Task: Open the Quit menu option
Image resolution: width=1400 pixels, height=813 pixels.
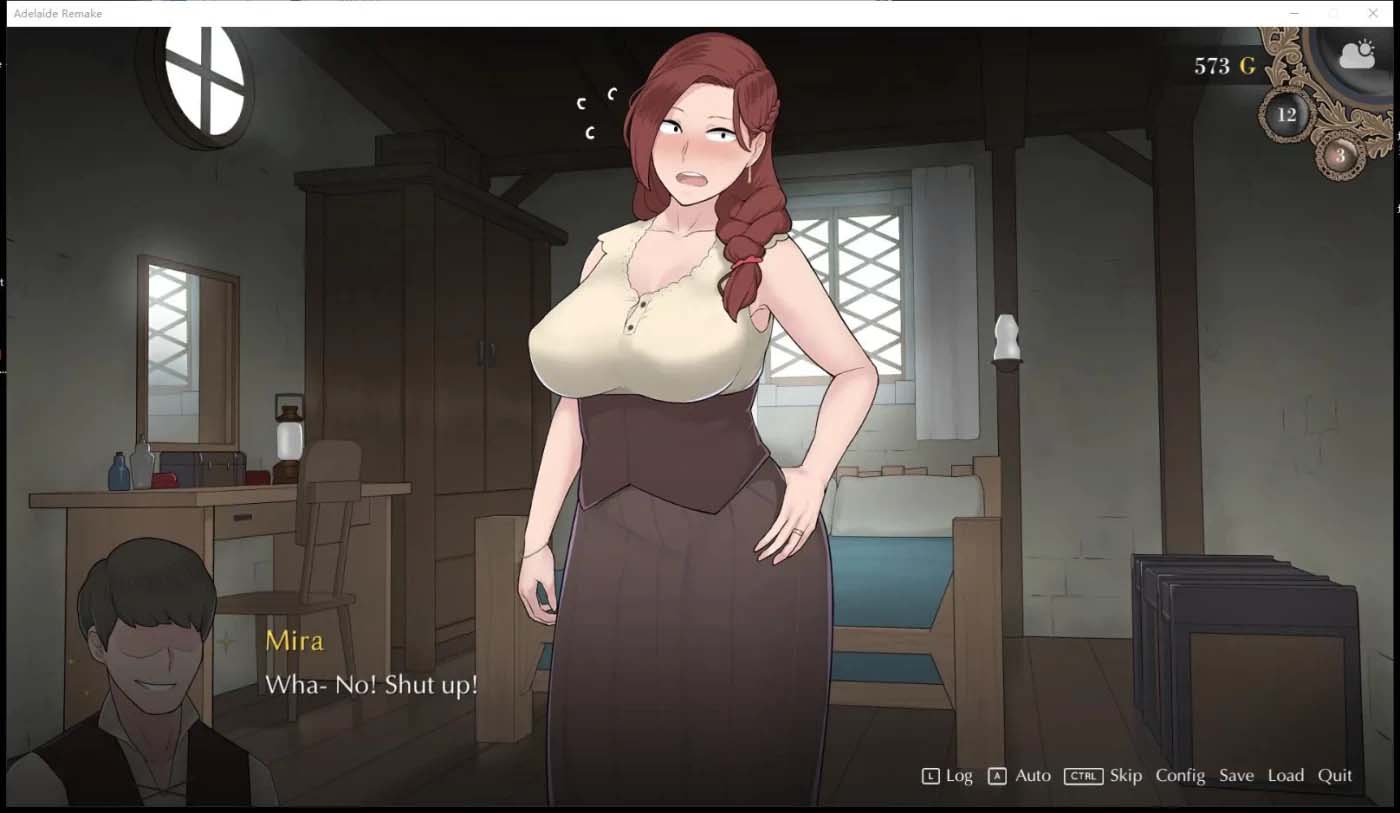Action: click(1335, 775)
